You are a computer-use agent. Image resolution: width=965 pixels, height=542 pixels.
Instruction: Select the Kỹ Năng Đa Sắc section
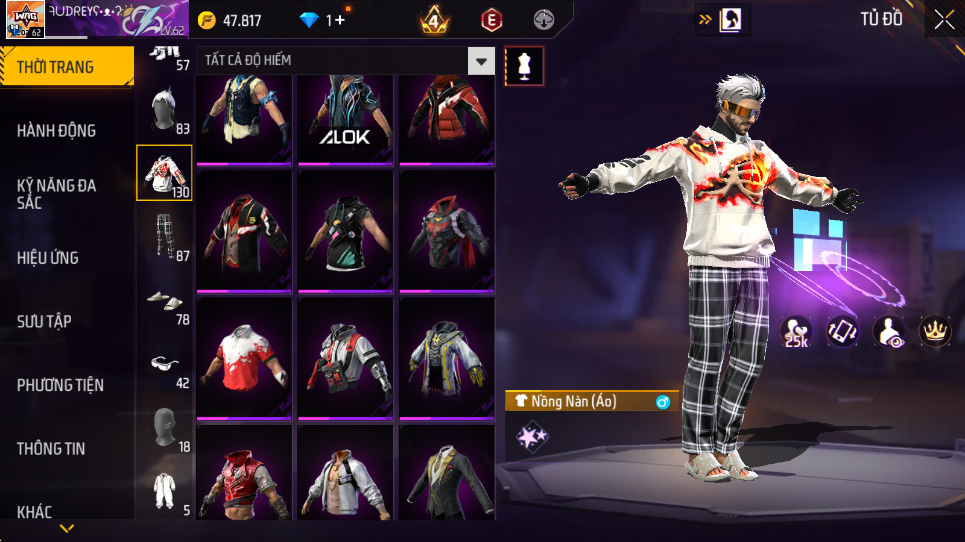pyautogui.click(x=57, y=193)
